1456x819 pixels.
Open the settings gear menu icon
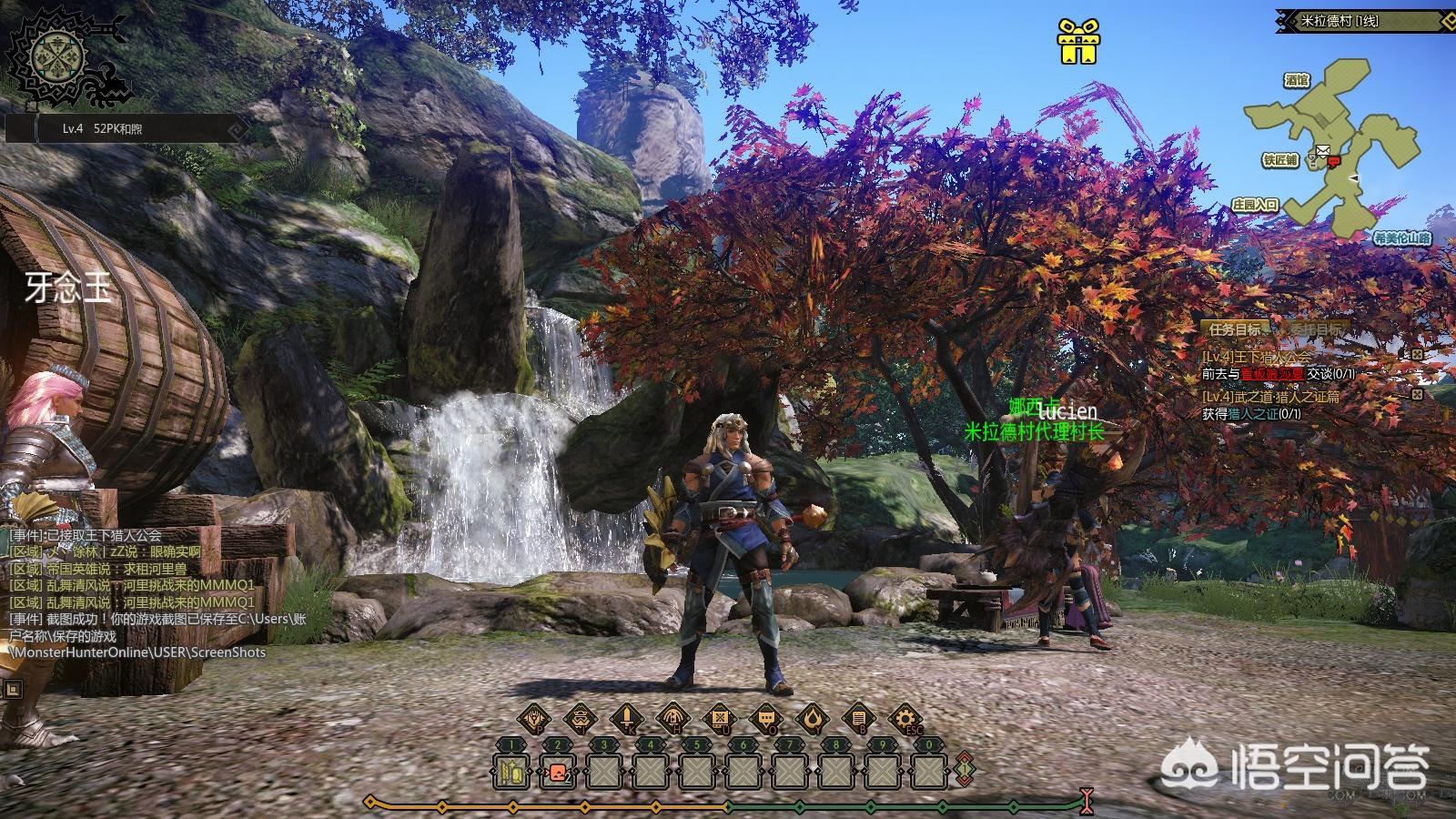[904, 720]
